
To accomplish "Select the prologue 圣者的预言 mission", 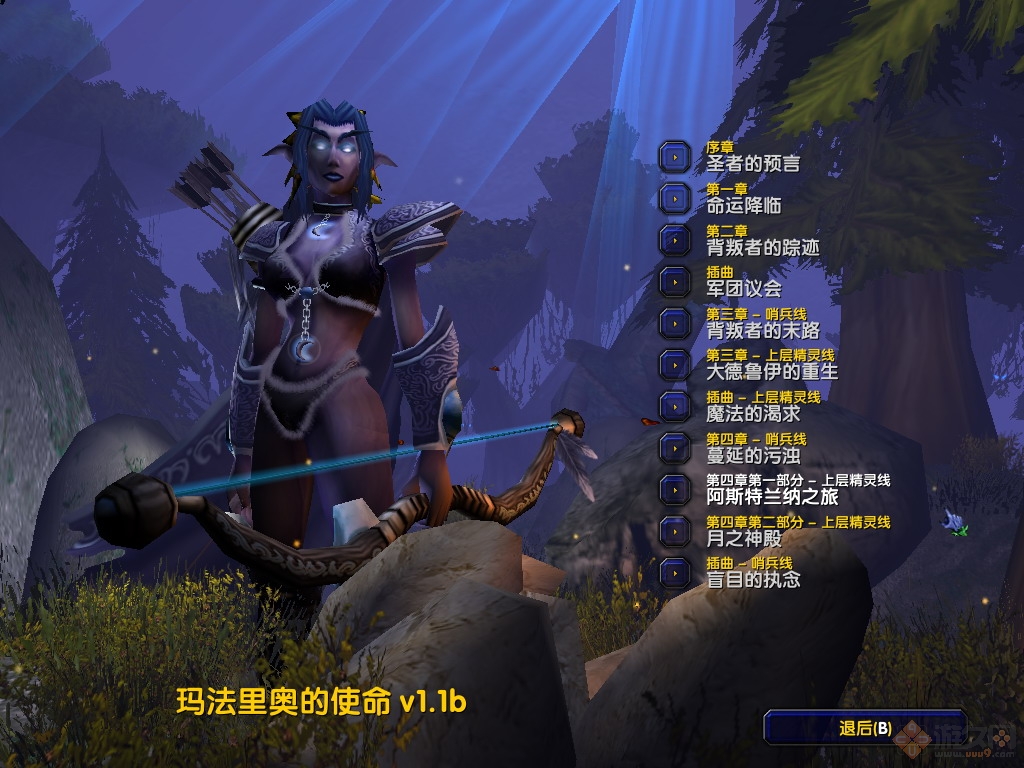I will [x=676, y=157].
